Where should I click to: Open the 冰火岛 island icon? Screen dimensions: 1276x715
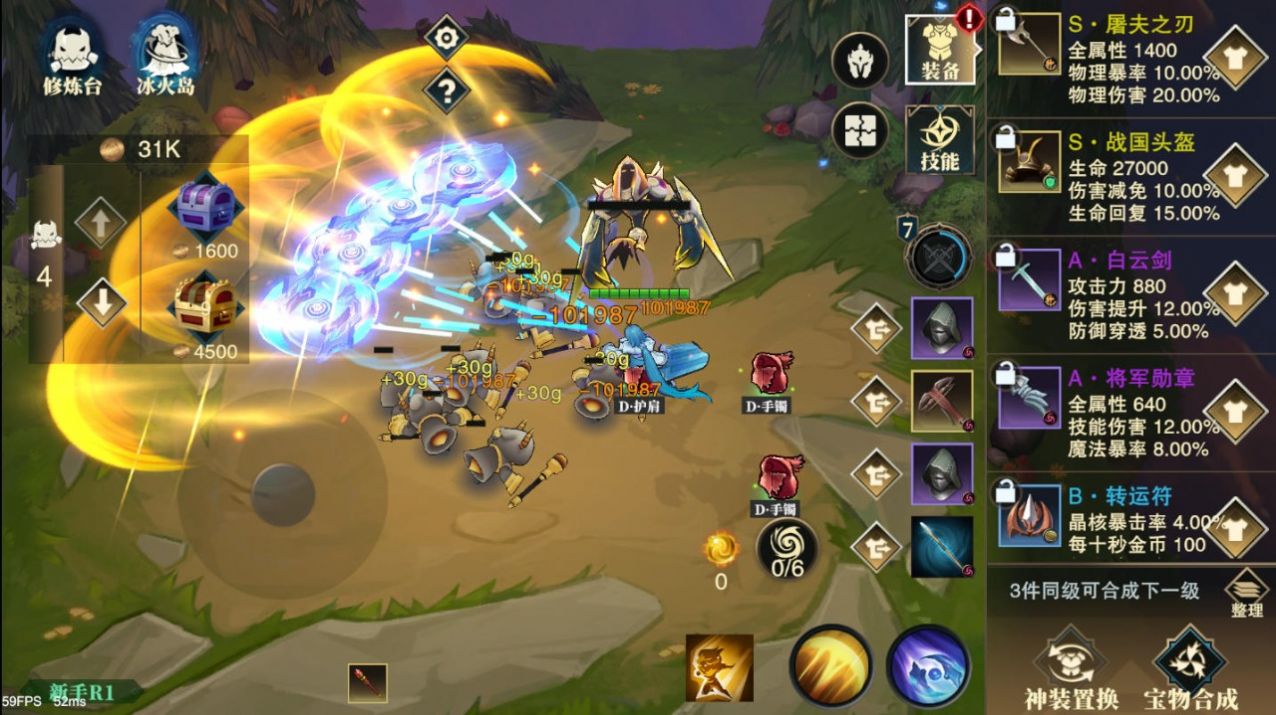point(165,55)
